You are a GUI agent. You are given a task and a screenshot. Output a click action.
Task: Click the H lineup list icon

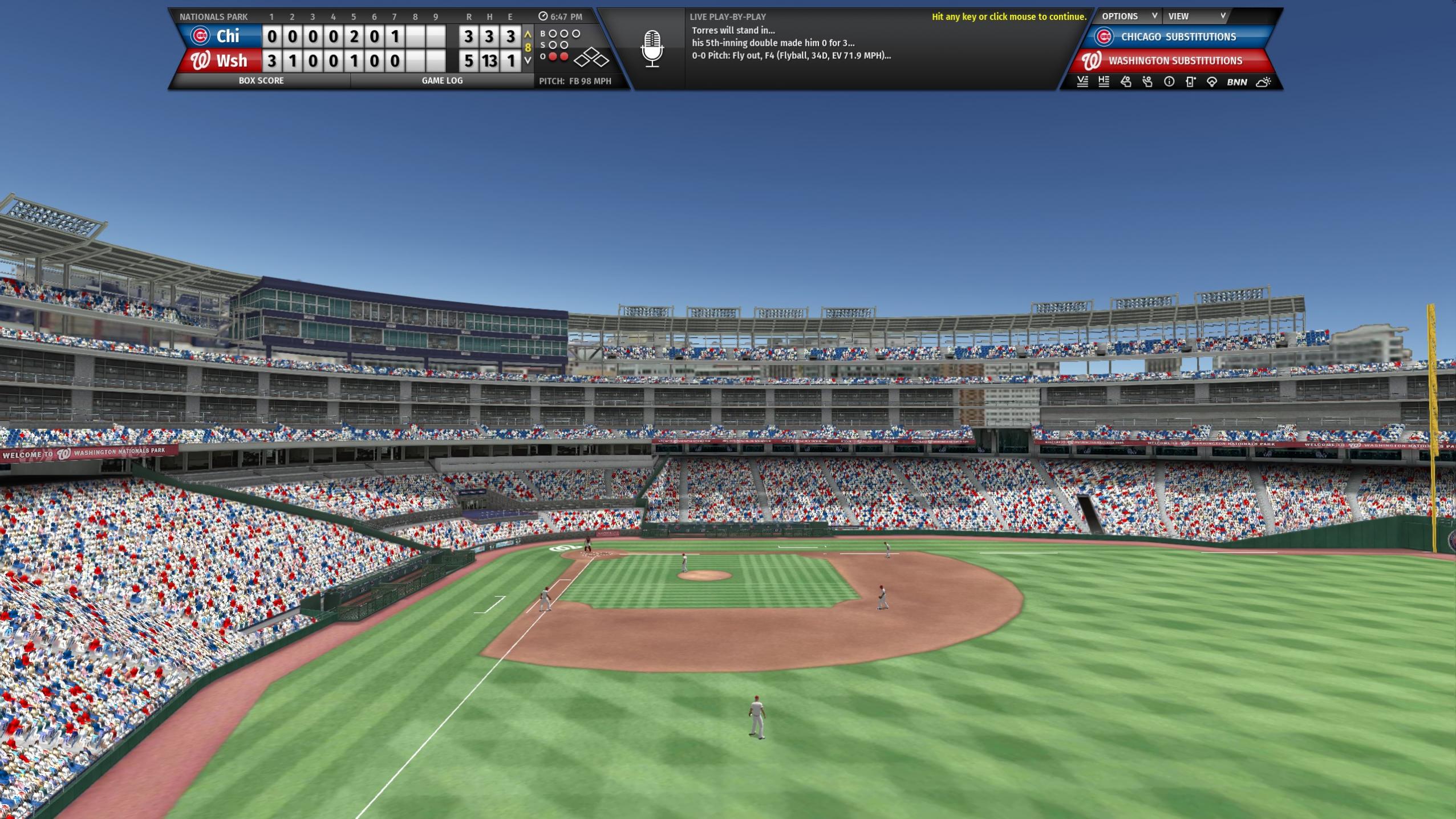(x=1104, y=82)
